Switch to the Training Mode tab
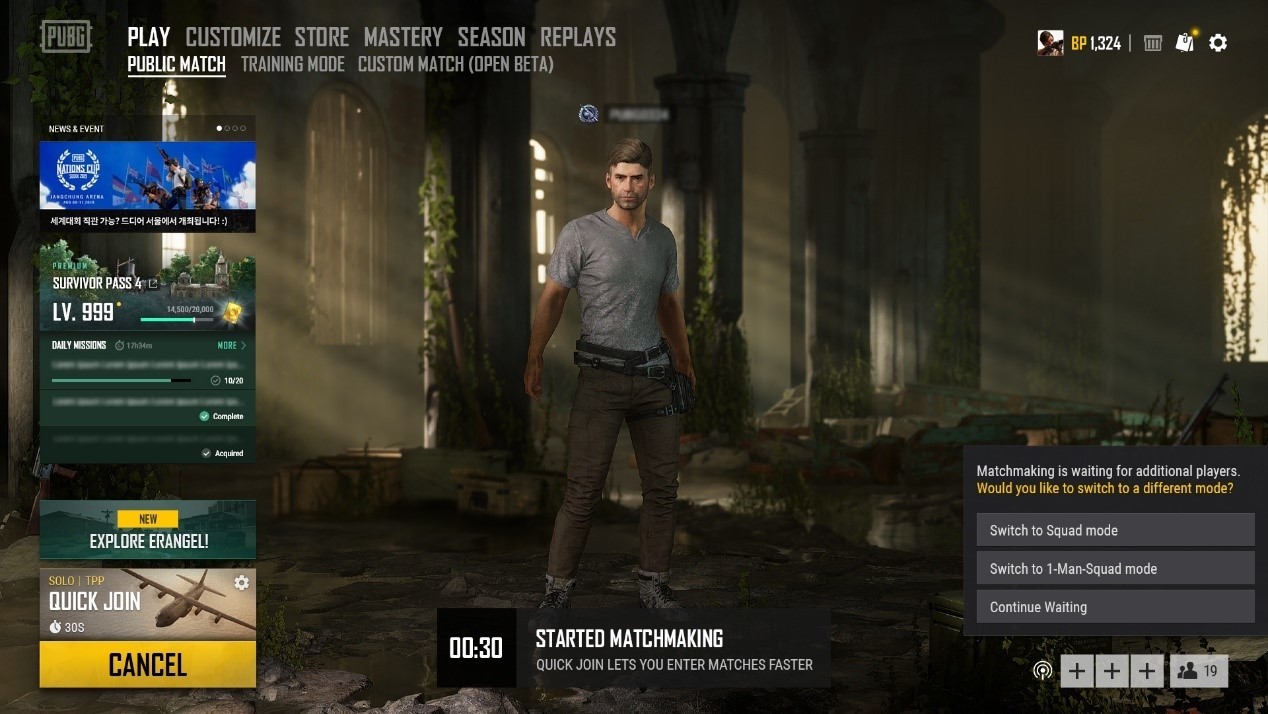Image resolution: width=1268 pixels, height=714 pixels. pos(292,64)
